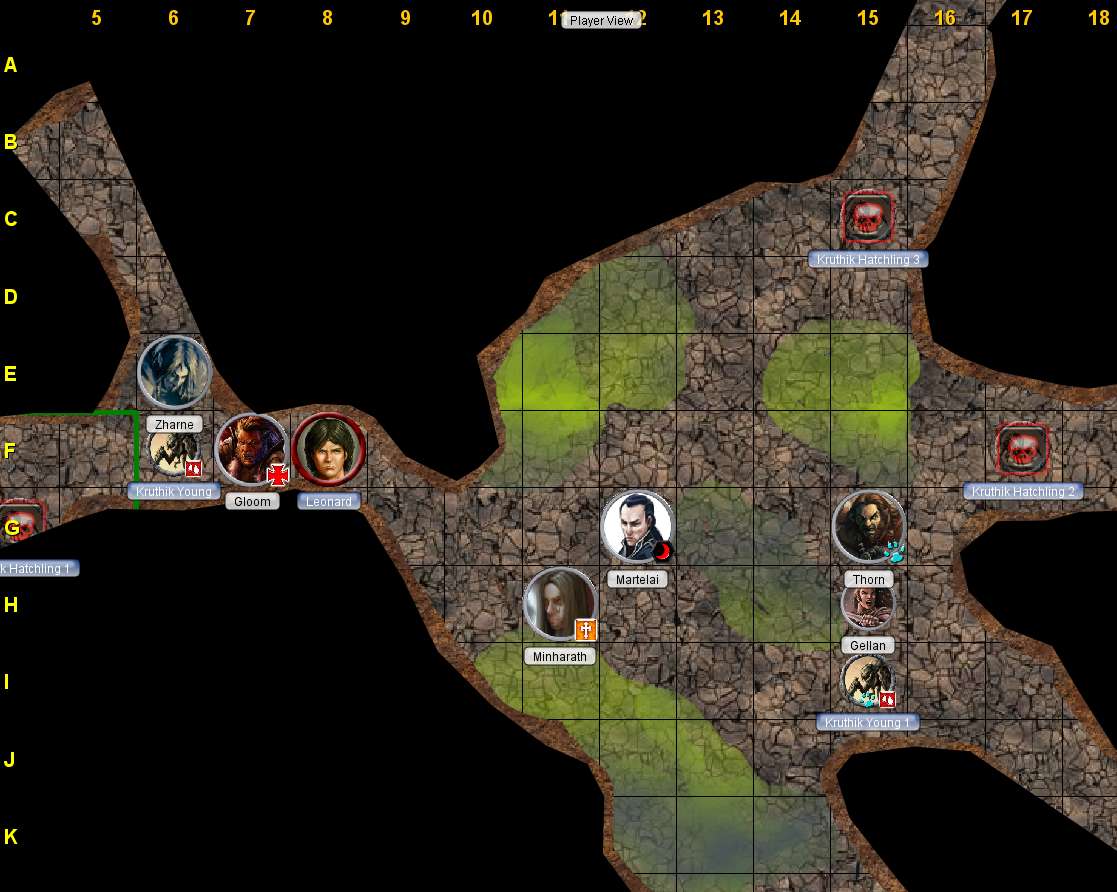
Task: Select the Thorn token
Action: [868, 527]
